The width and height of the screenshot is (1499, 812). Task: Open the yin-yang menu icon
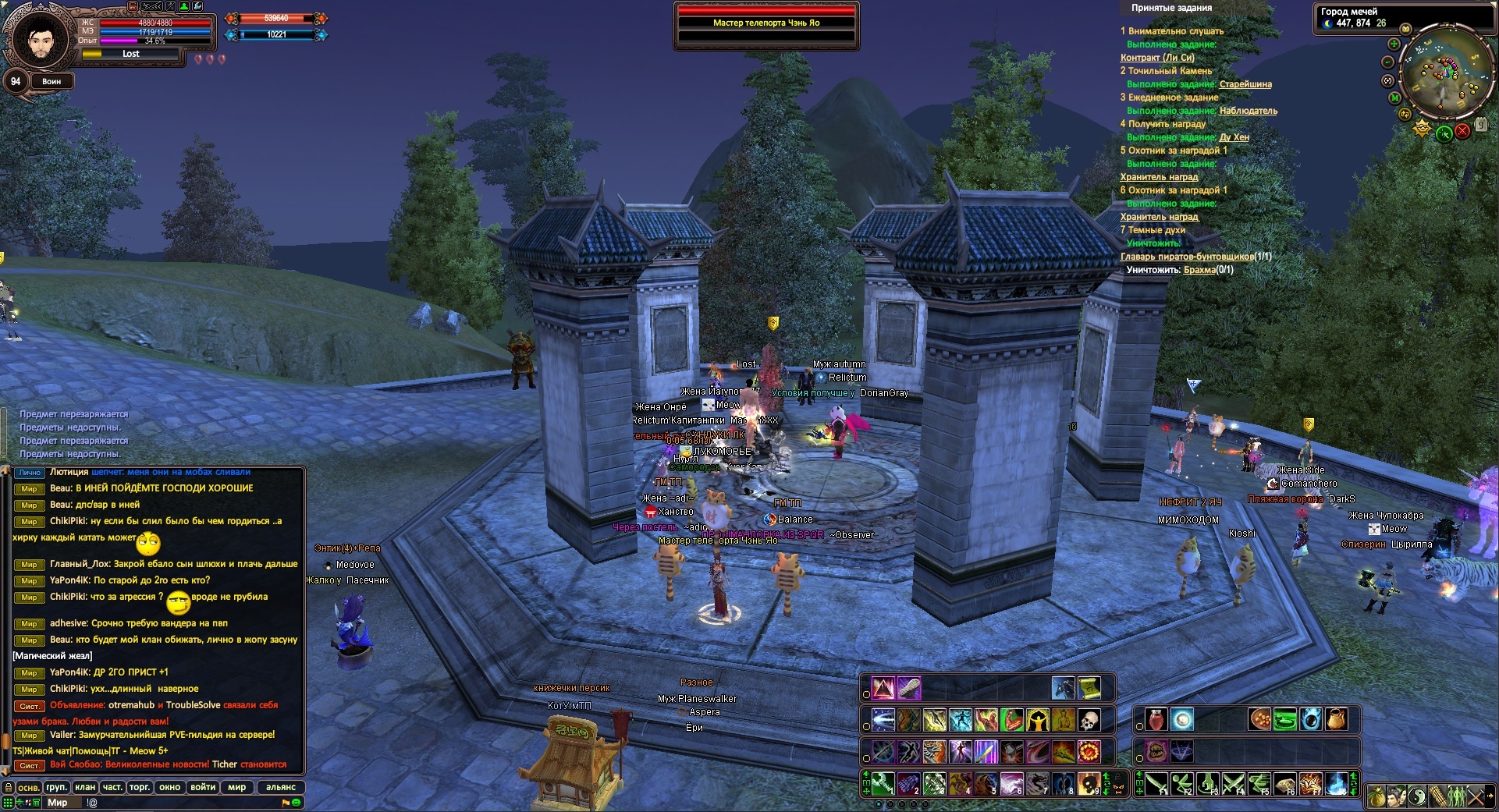click(x=1418, y=796)
